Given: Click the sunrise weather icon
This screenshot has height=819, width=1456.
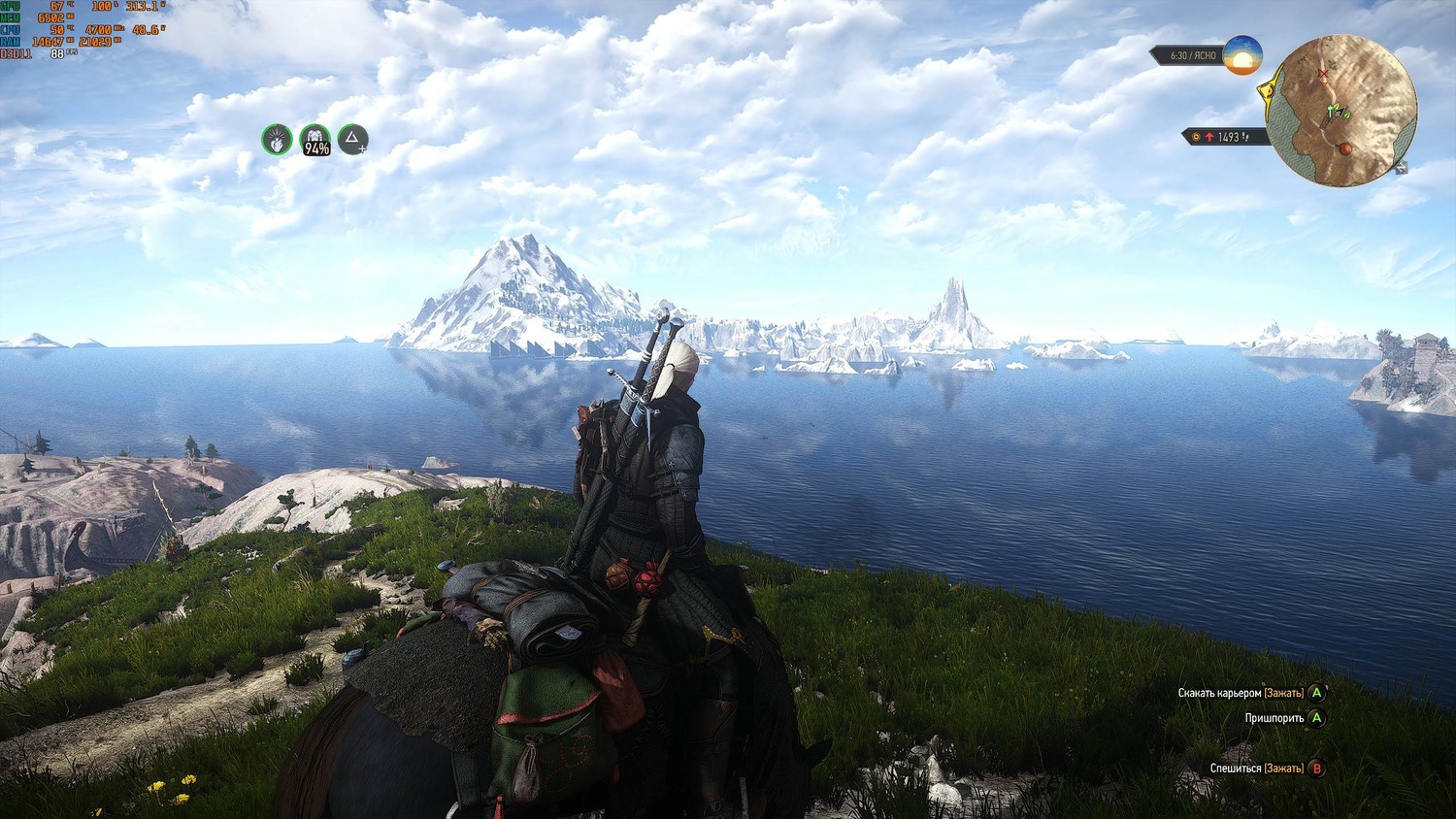Looking at the screenshot, I should tap(1241, 55).
